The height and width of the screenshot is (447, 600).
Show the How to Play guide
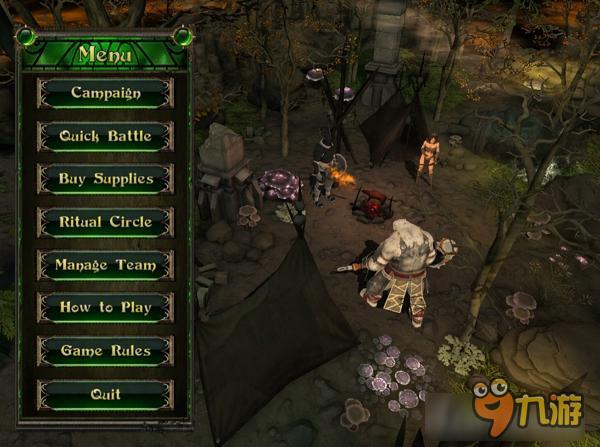[105, 308]
